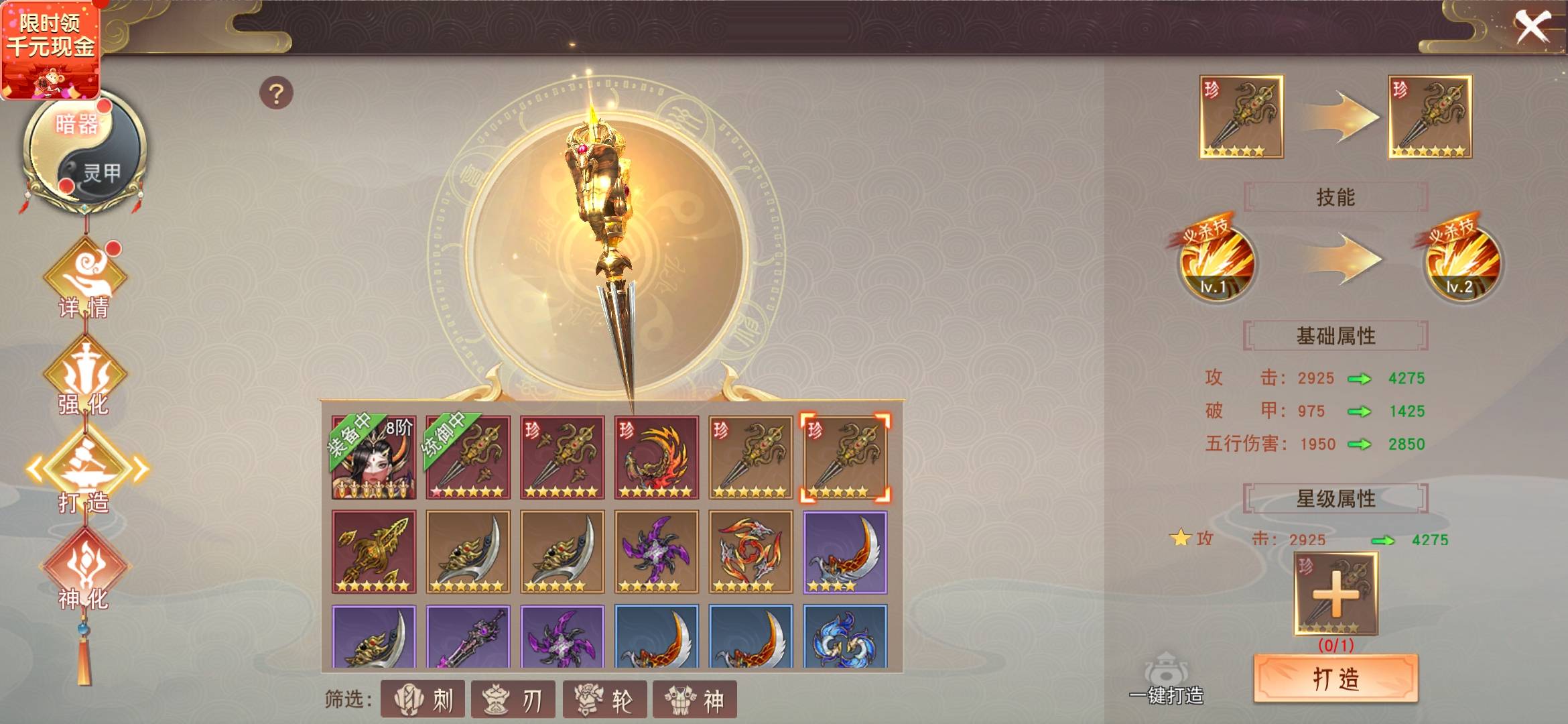Close the weapon forging screen
Viewport: 1568px width, 724px height.
pos(1532,28)
